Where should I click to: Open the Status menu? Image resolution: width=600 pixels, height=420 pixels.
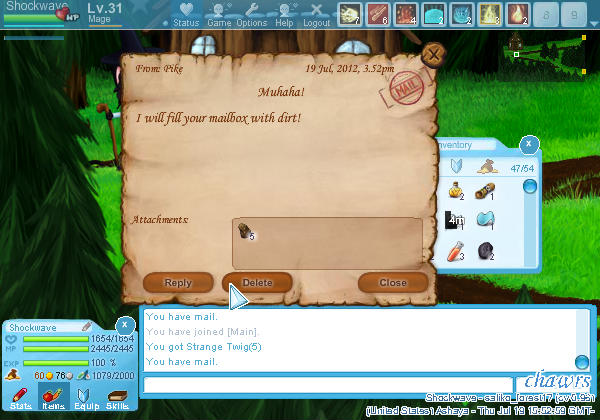[x=185, y=14]
